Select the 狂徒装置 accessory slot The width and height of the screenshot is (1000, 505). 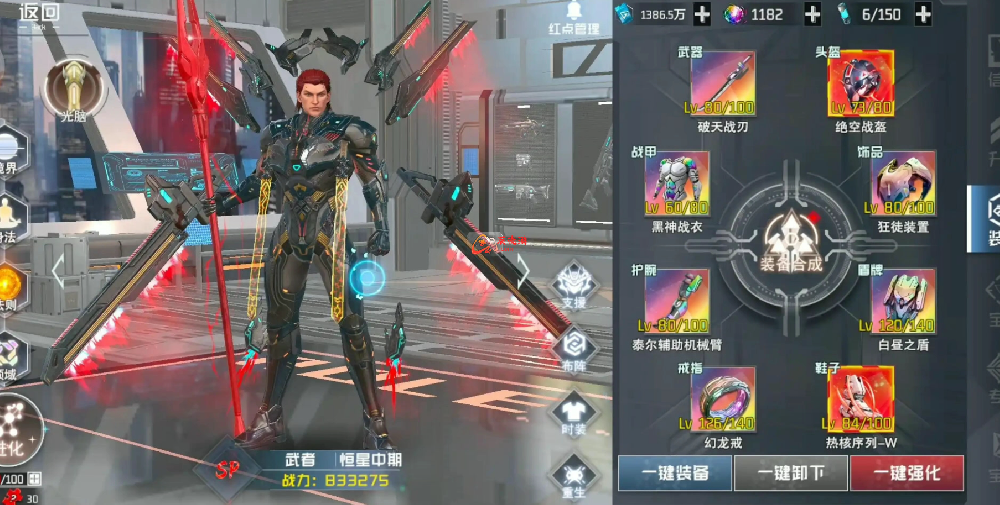pos(904,184)
